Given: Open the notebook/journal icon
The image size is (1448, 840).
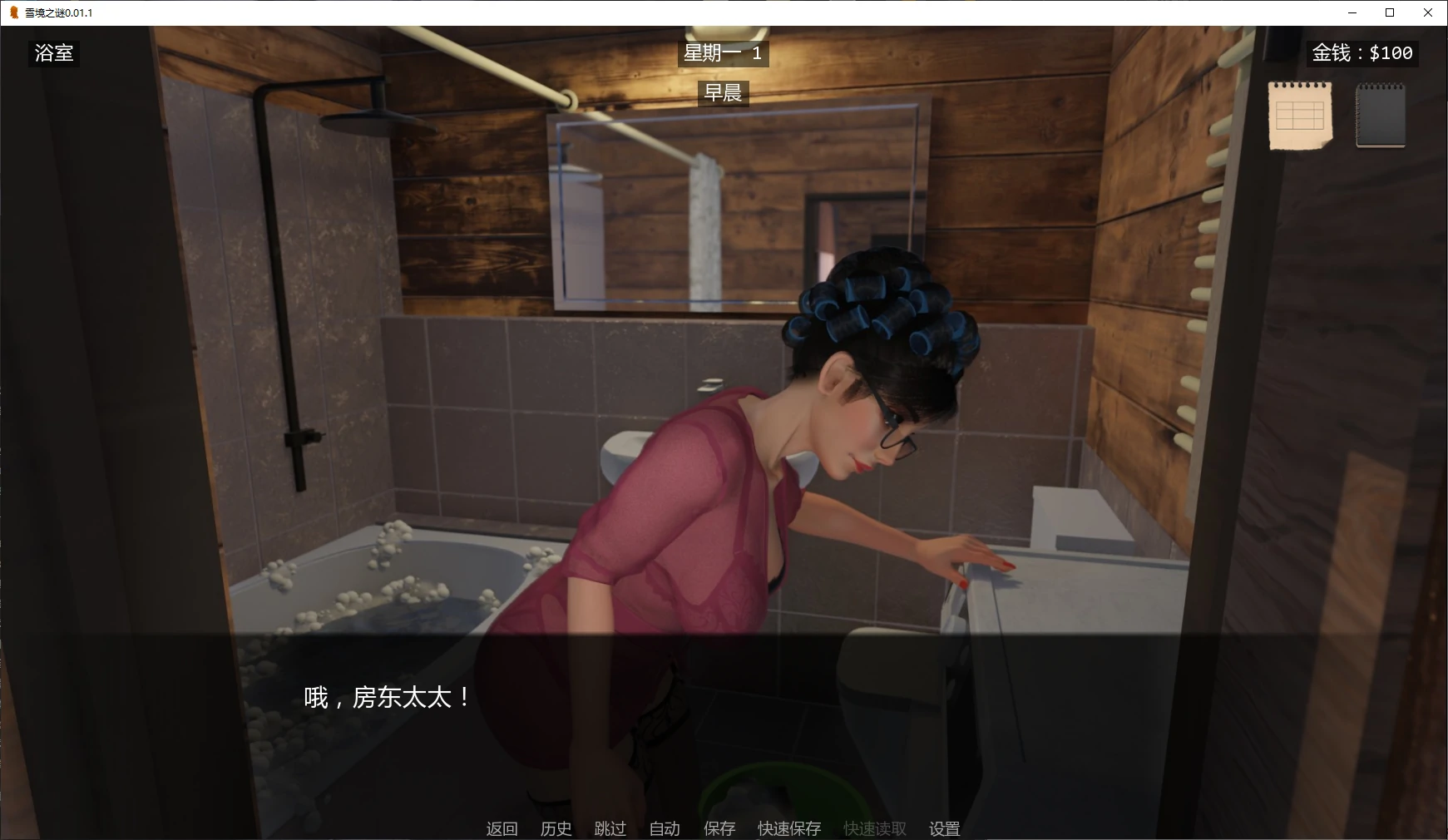Looking at the screenshot, I should tap(1381, 114).
